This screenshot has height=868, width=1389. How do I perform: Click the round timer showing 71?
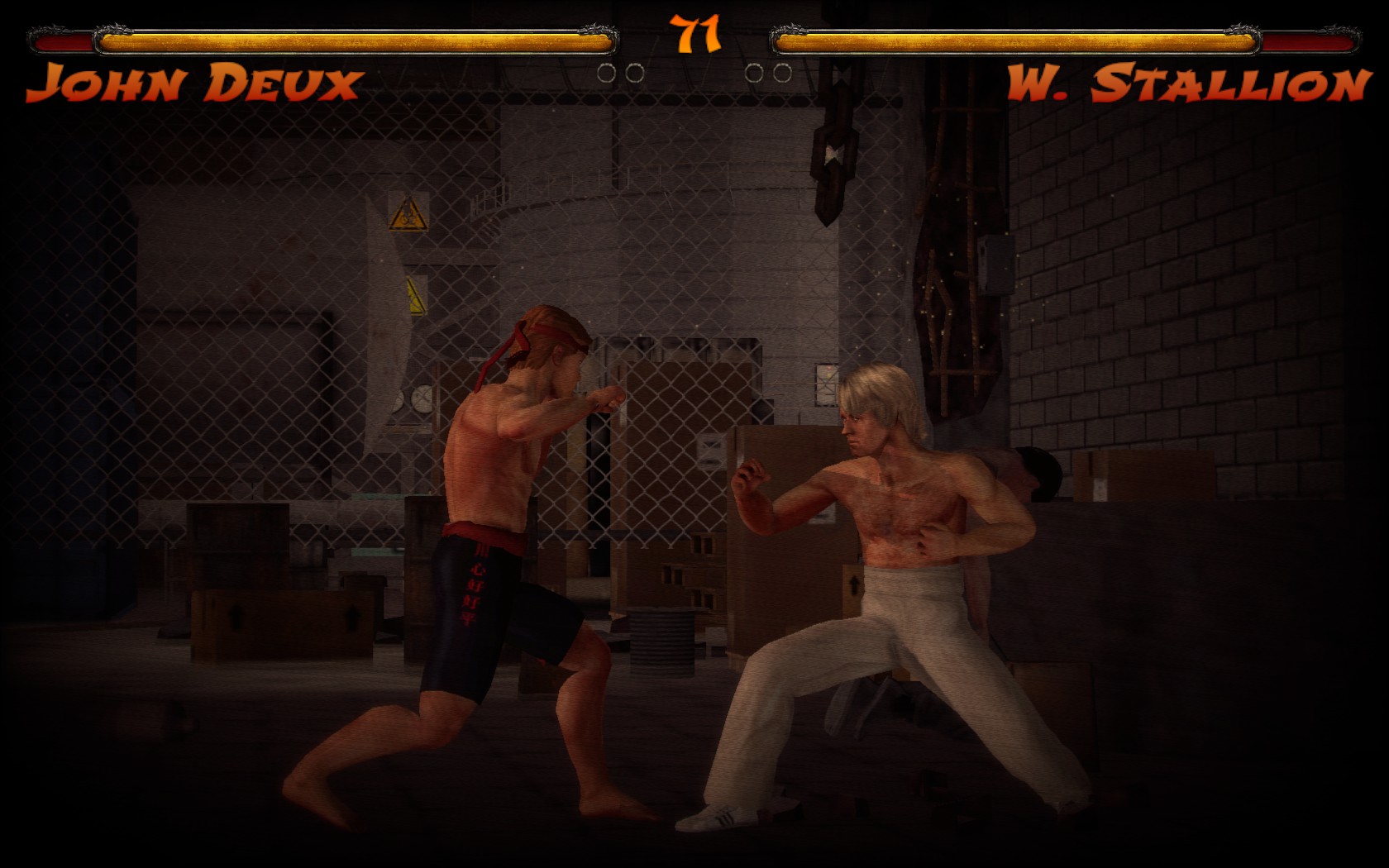694,35
